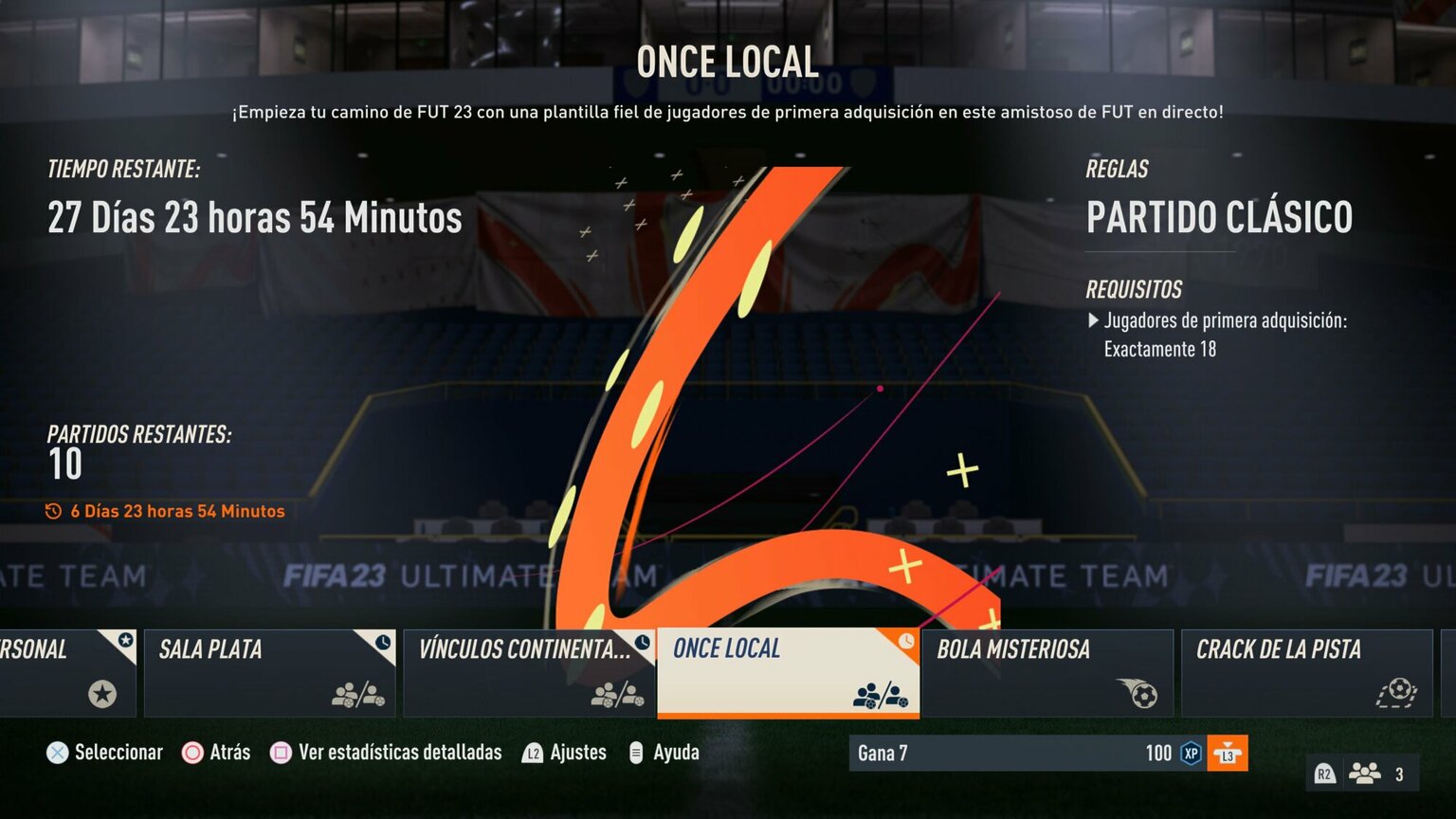Click the clock timer icon beside 6 Días restantes

[54, 511]
